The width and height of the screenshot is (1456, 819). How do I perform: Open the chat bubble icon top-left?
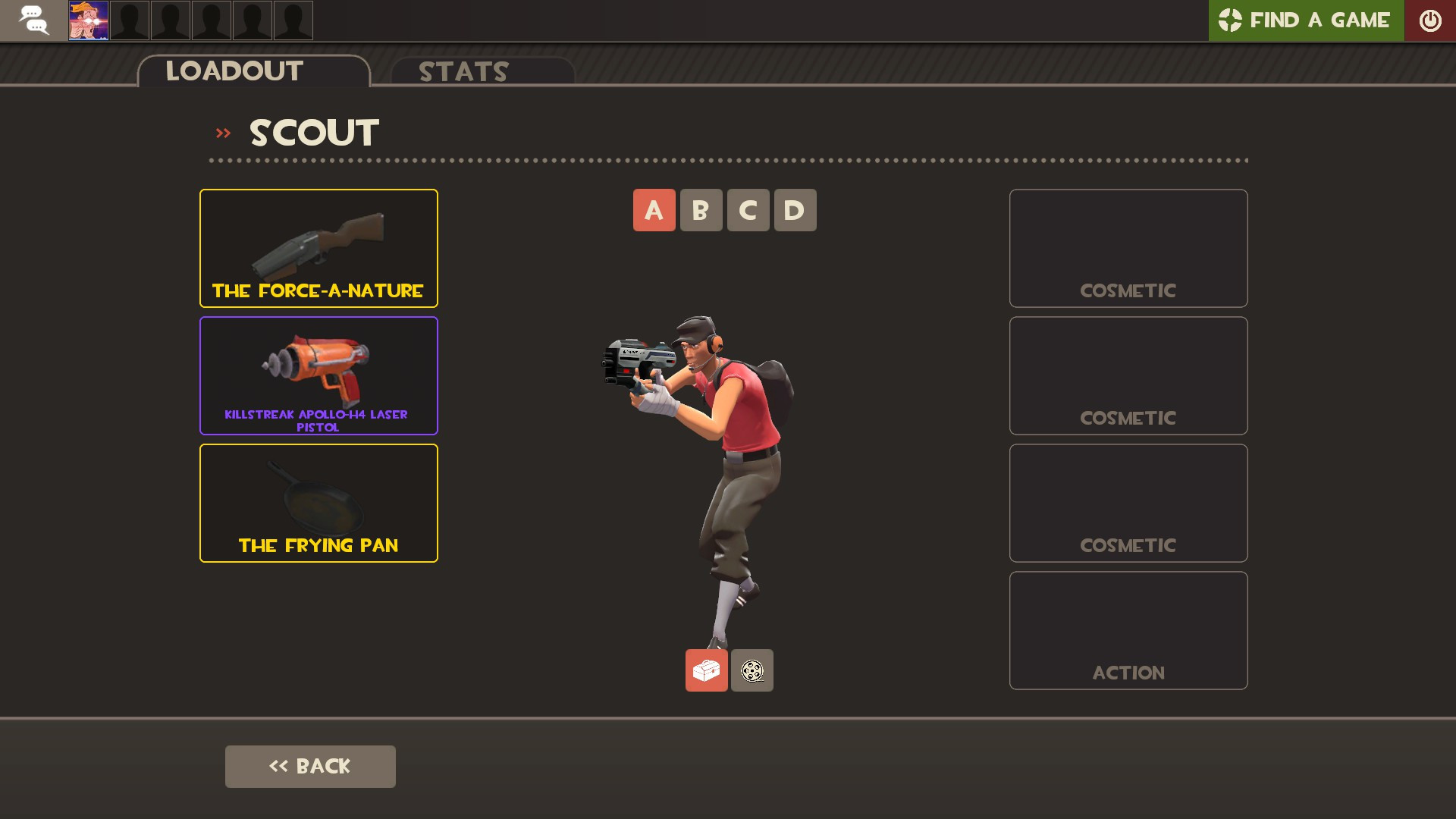[33, 20]
